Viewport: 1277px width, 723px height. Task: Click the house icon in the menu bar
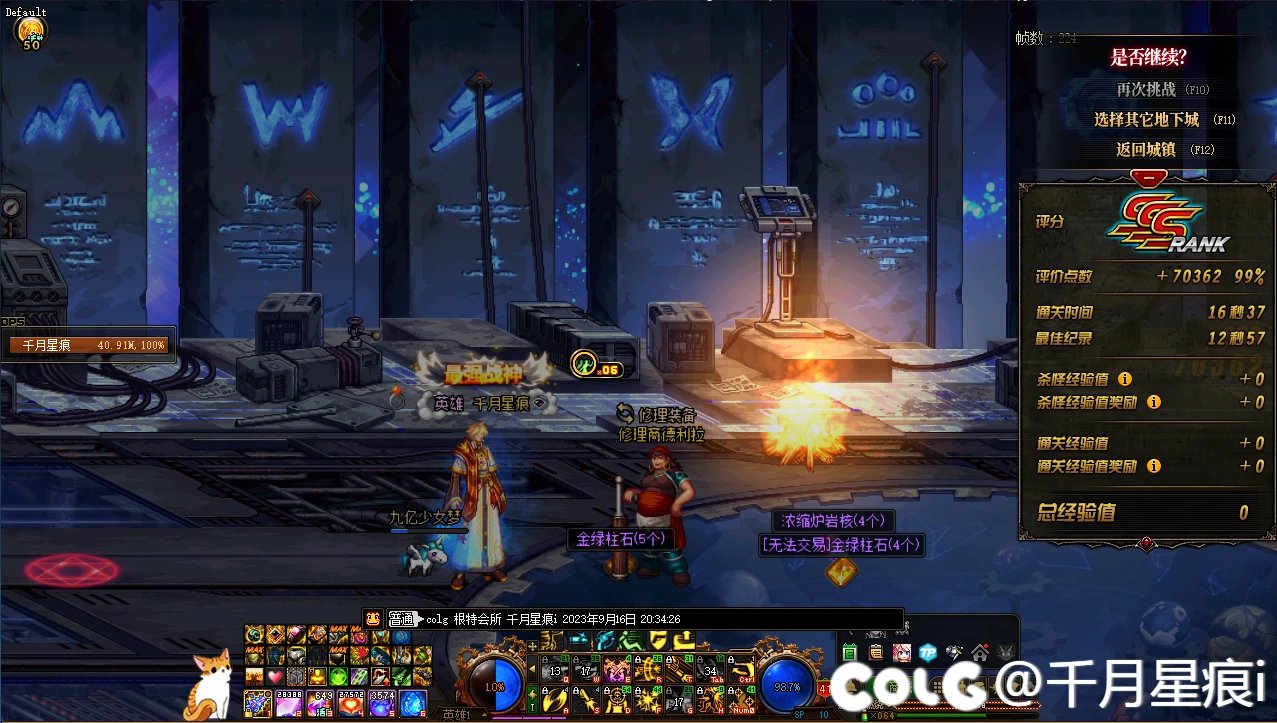980,652
